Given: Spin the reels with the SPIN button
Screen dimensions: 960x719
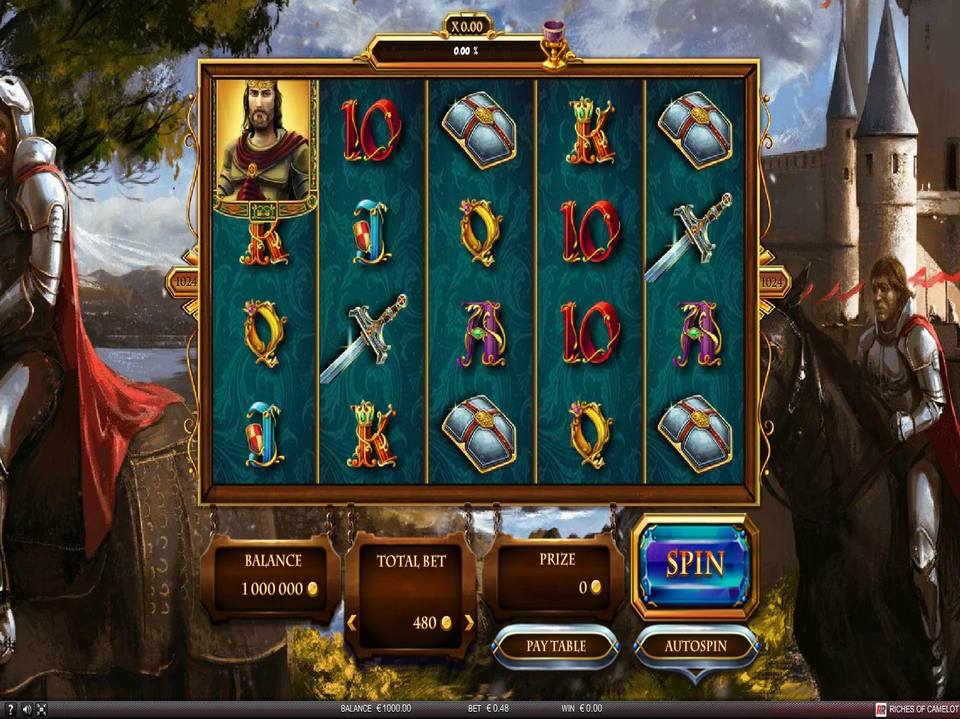Looking at the screenshot, I should point(695,564).
